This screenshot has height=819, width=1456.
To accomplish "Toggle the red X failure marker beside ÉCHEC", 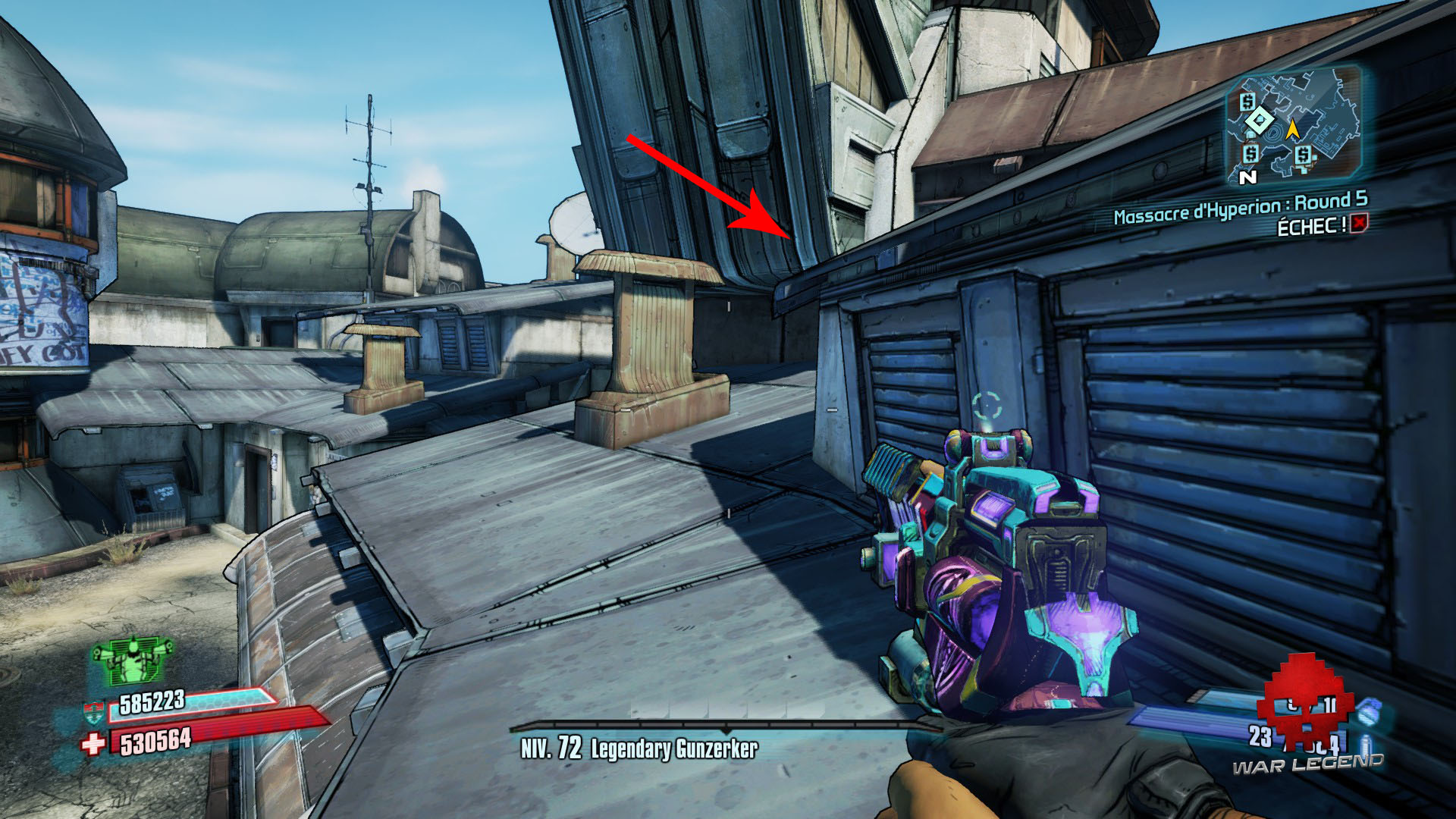I will click(x=1358, y=225).
